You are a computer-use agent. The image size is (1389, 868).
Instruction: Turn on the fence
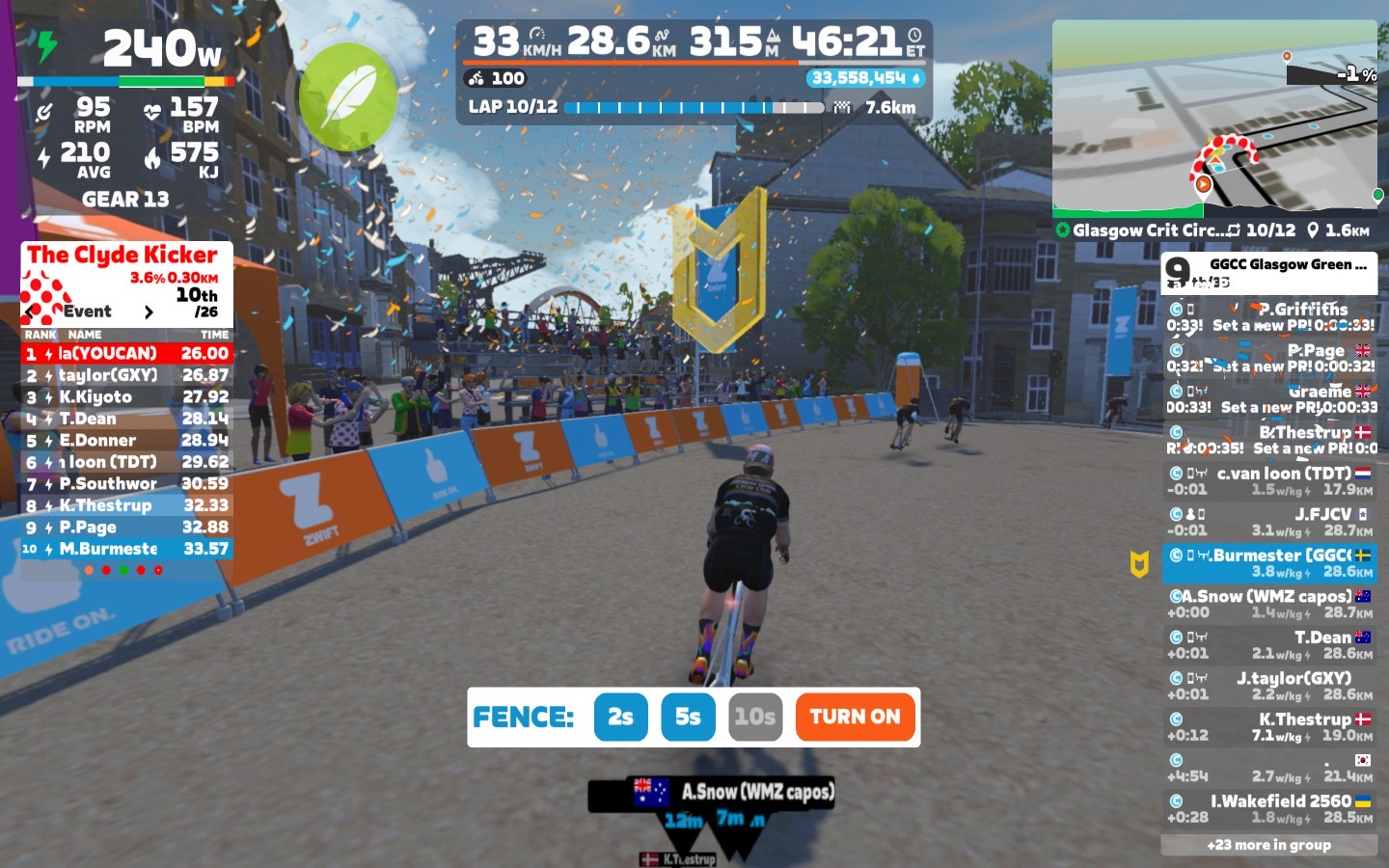coord(855,717)
